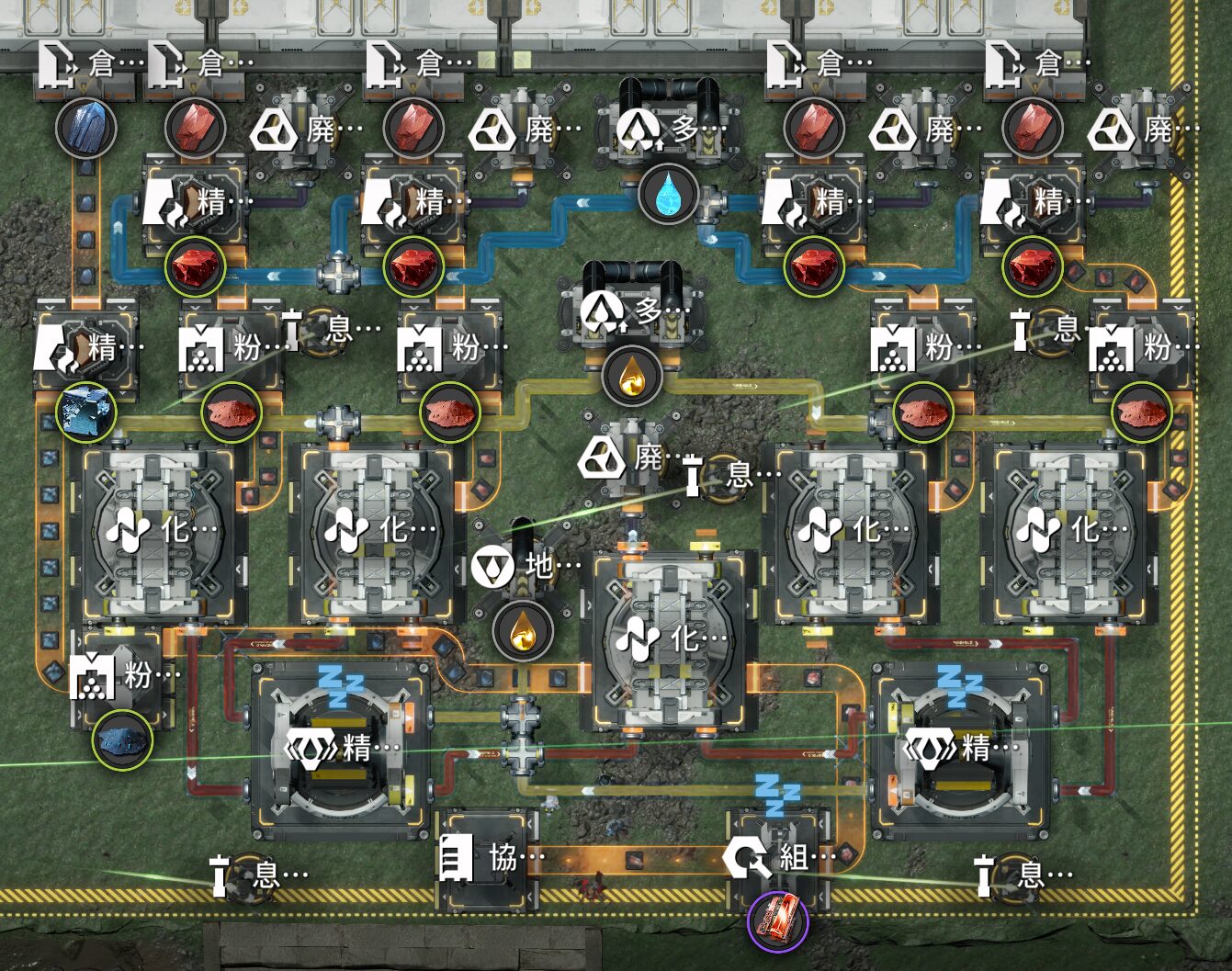Select the yellow droplet icon under 地

point(522,631)
